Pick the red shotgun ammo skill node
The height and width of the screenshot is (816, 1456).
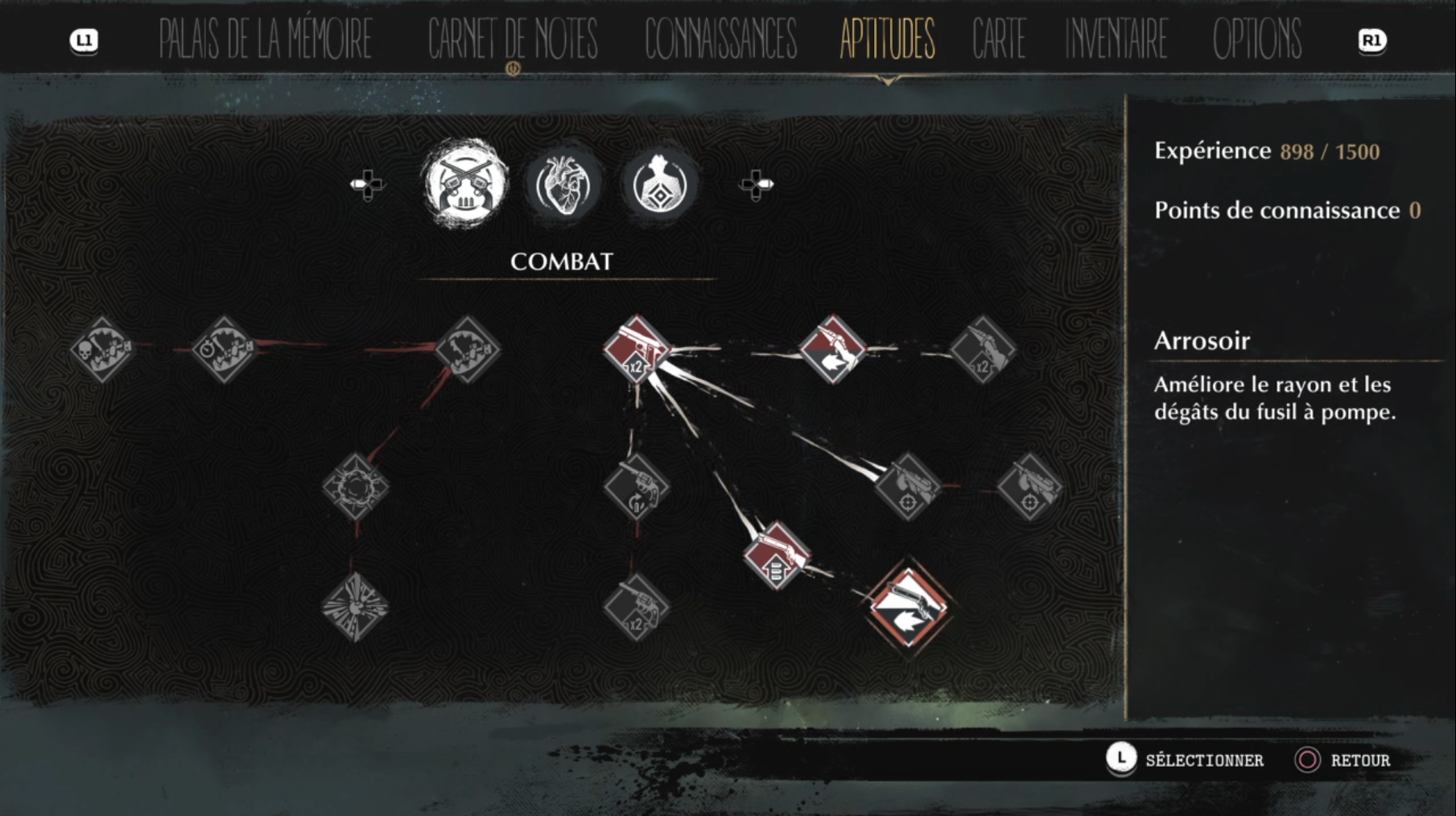pos(775,556)
